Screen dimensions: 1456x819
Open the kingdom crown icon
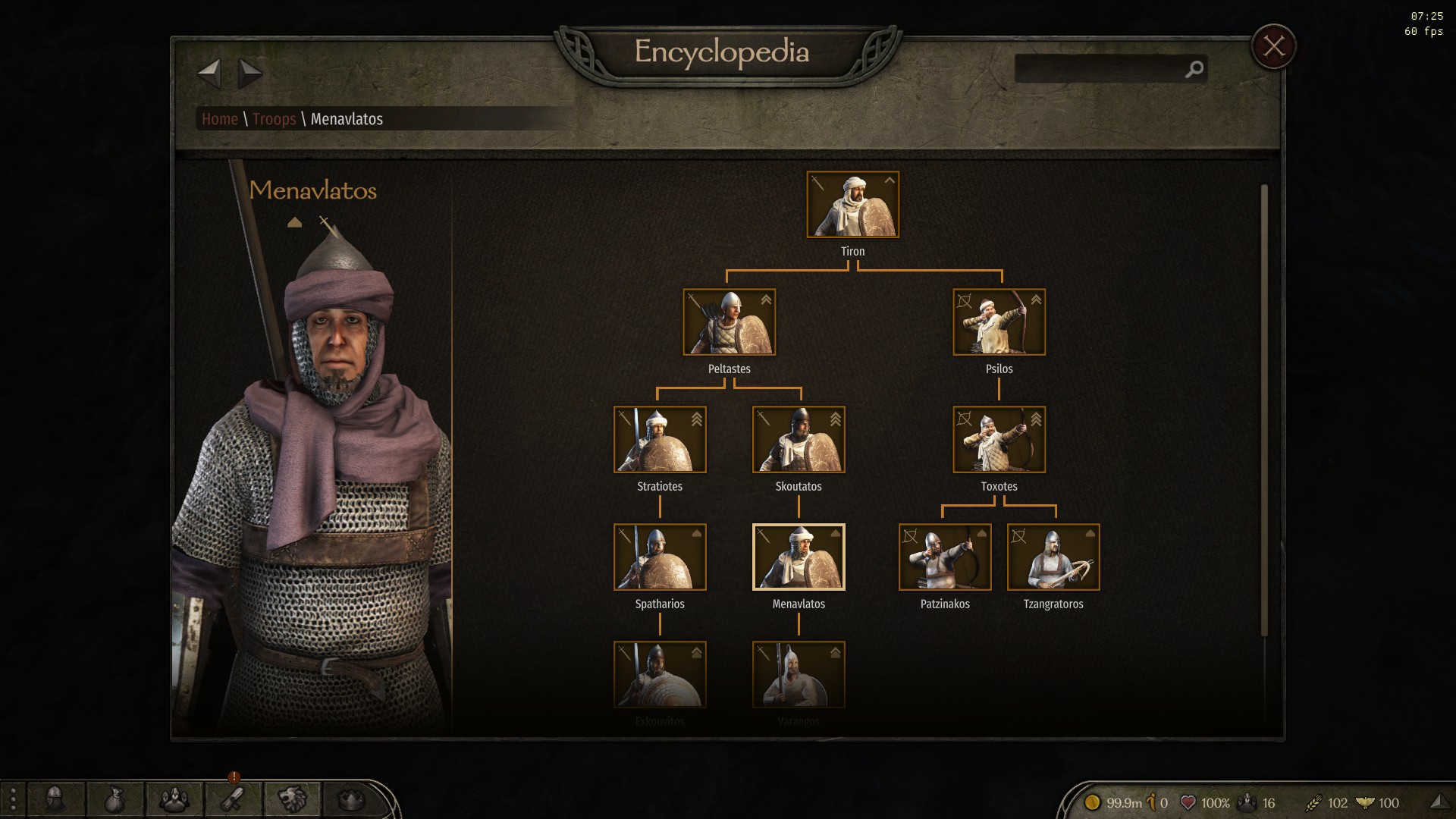[x=350, y=799]
